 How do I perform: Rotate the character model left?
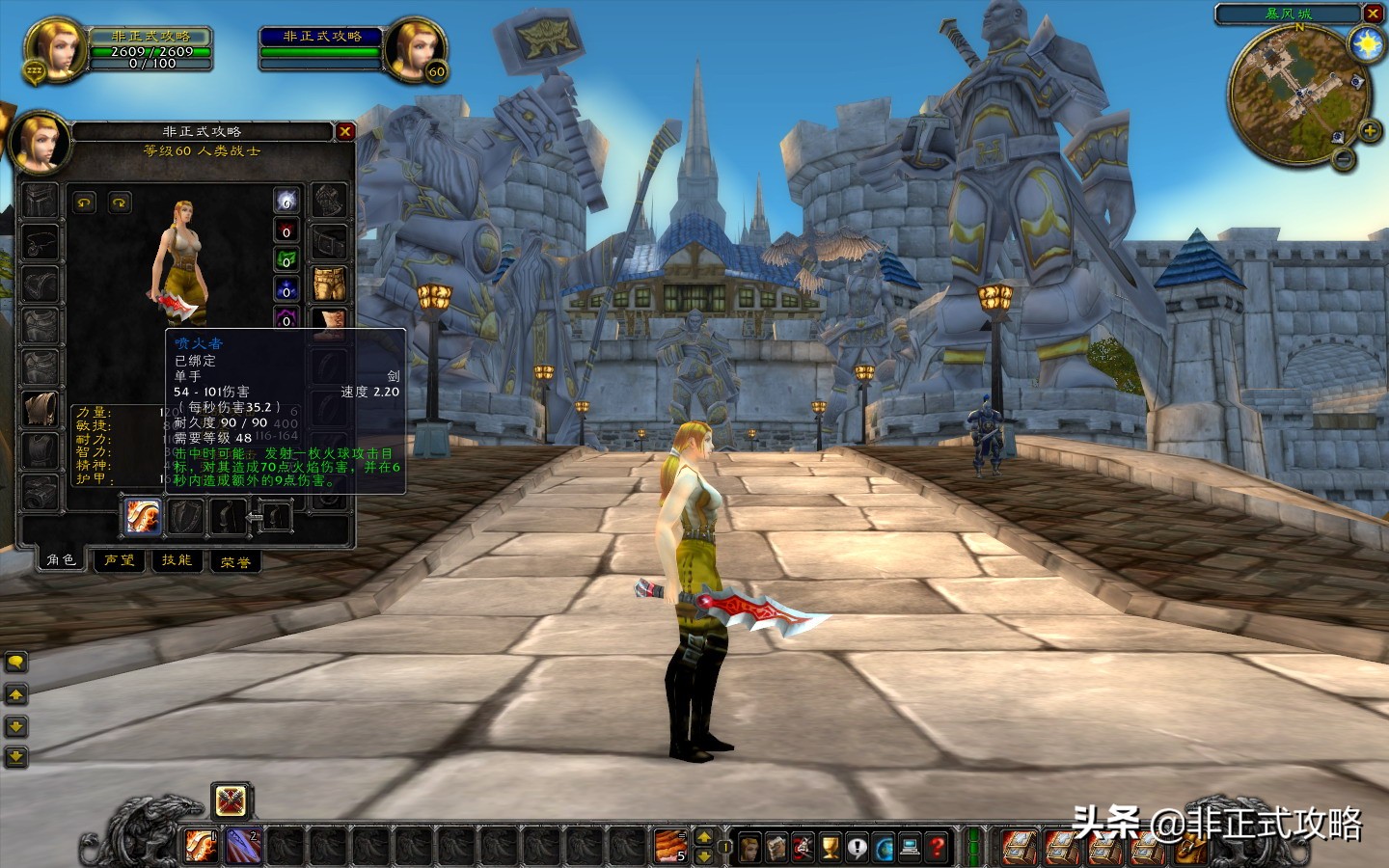click(x=85, y=203)
